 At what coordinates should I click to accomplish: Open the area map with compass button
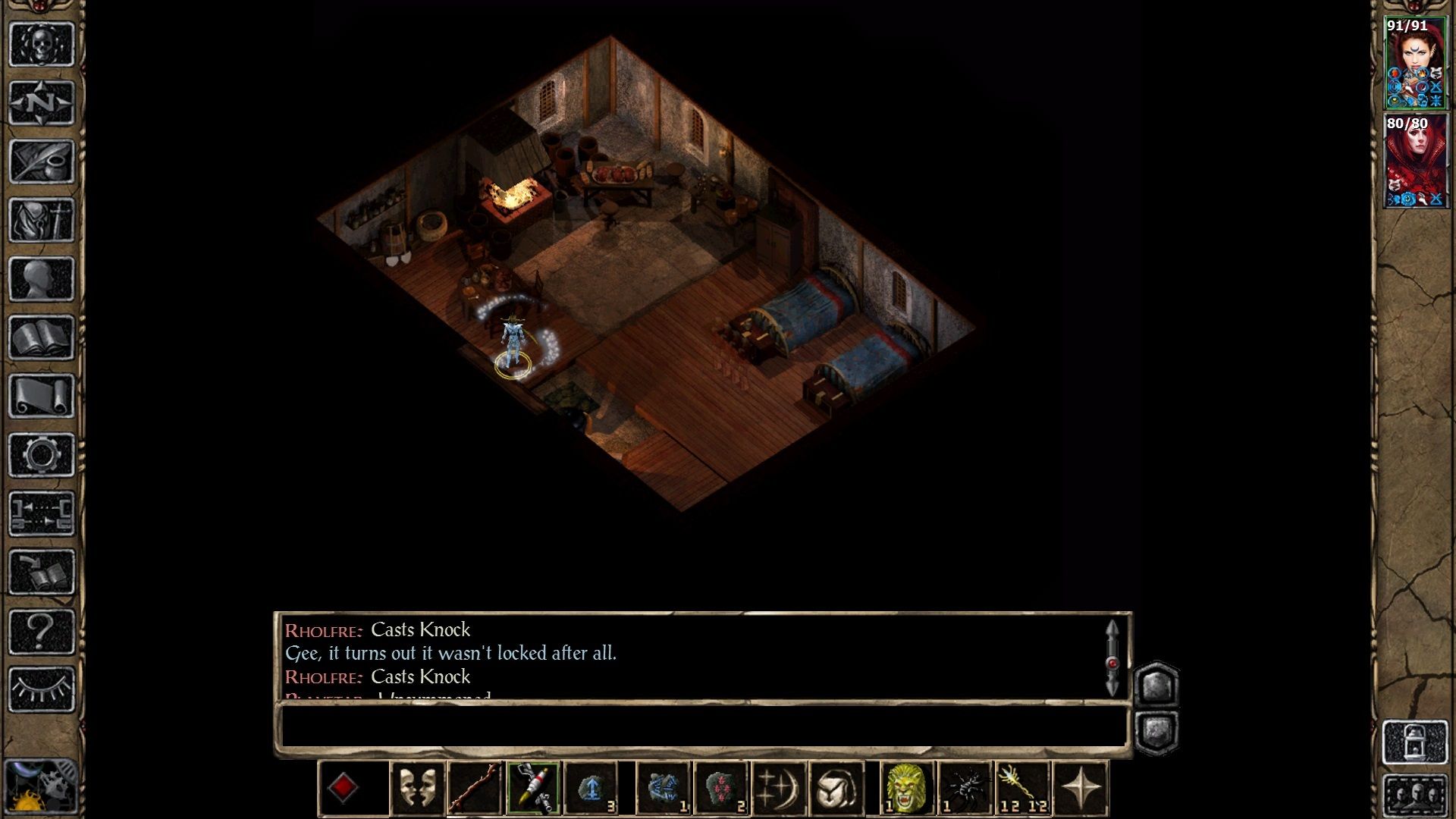41,102
